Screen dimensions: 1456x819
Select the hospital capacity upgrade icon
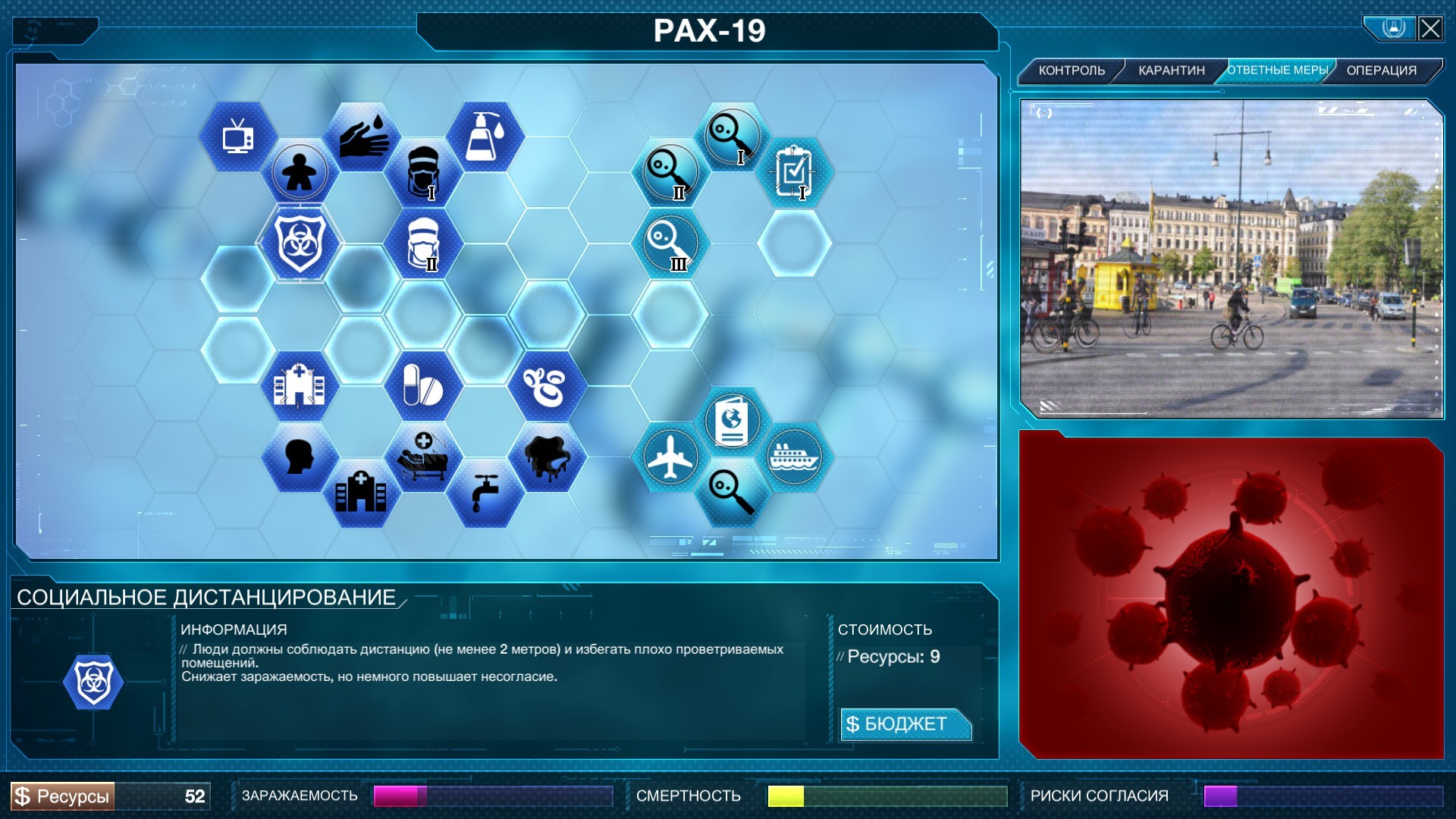click(300, 385)
